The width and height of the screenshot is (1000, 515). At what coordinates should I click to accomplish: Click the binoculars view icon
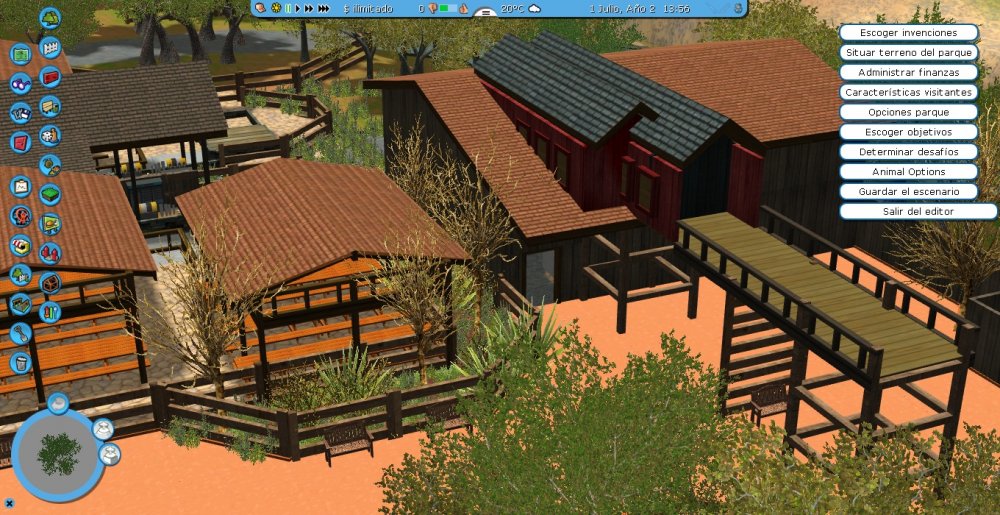click(x=21, y=84)
